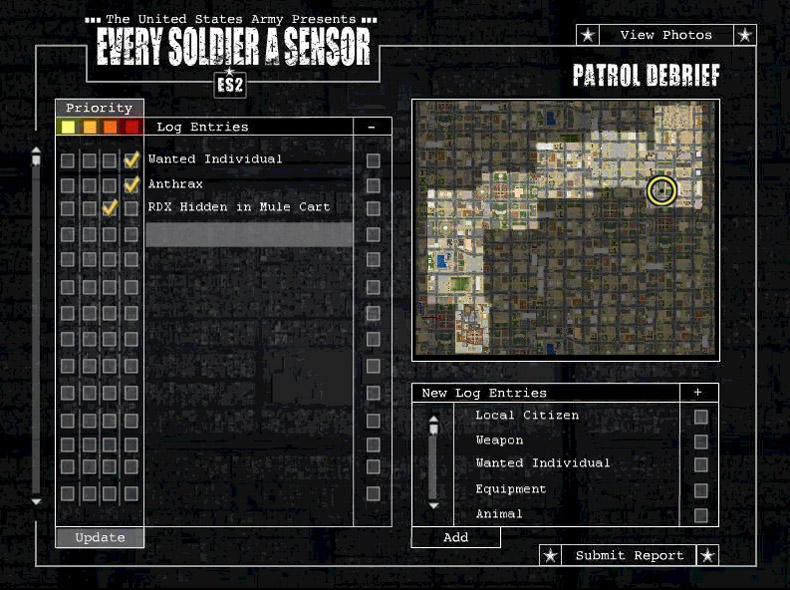Click the red priority color header
The height and width of the screenshot is (590, 790).
click(x=131, y=127)
